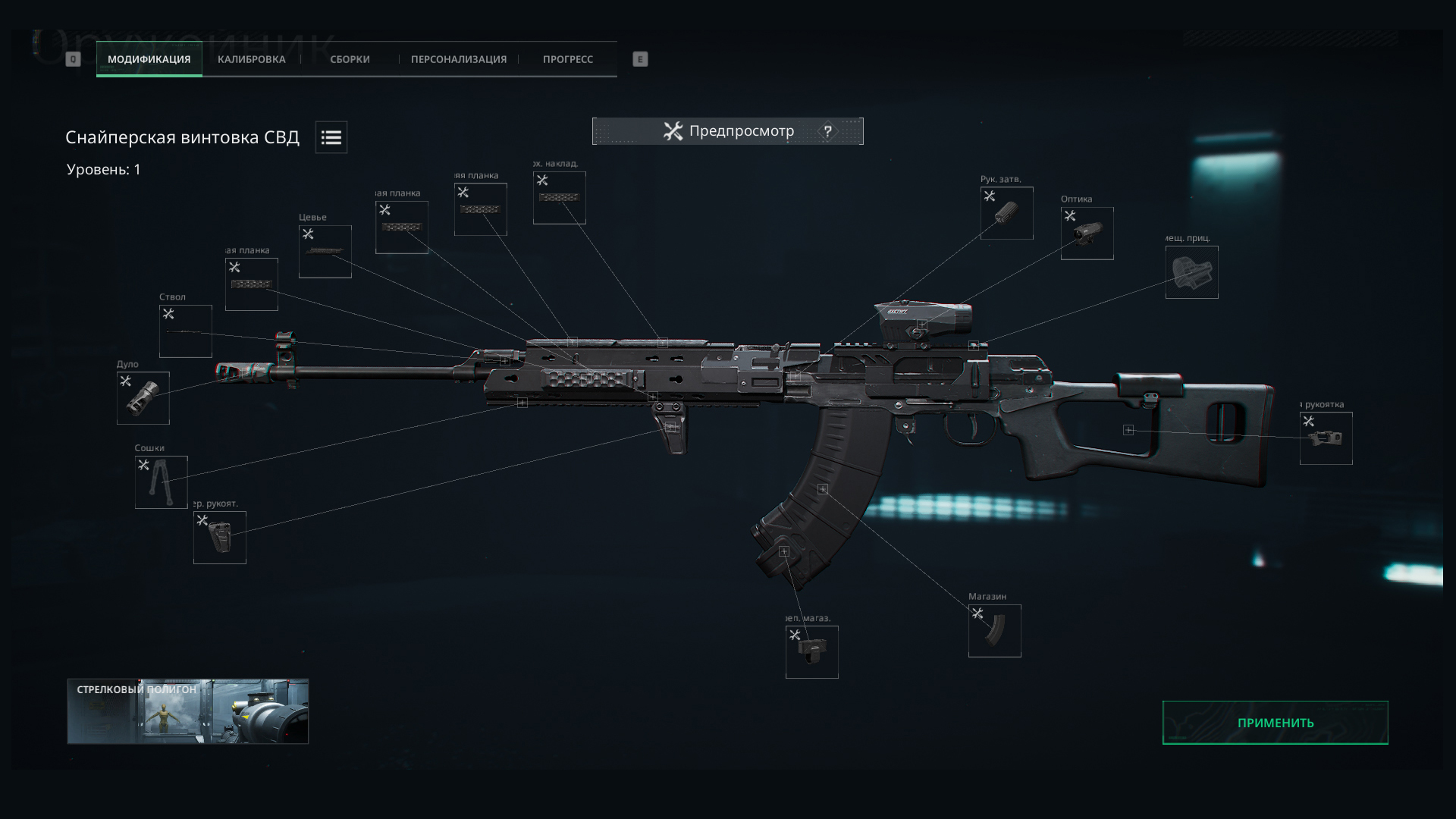The width and height of the screenshot is (1456, 819).
Task: Open the Сошки bipod slot
Action: click(162, 482)
